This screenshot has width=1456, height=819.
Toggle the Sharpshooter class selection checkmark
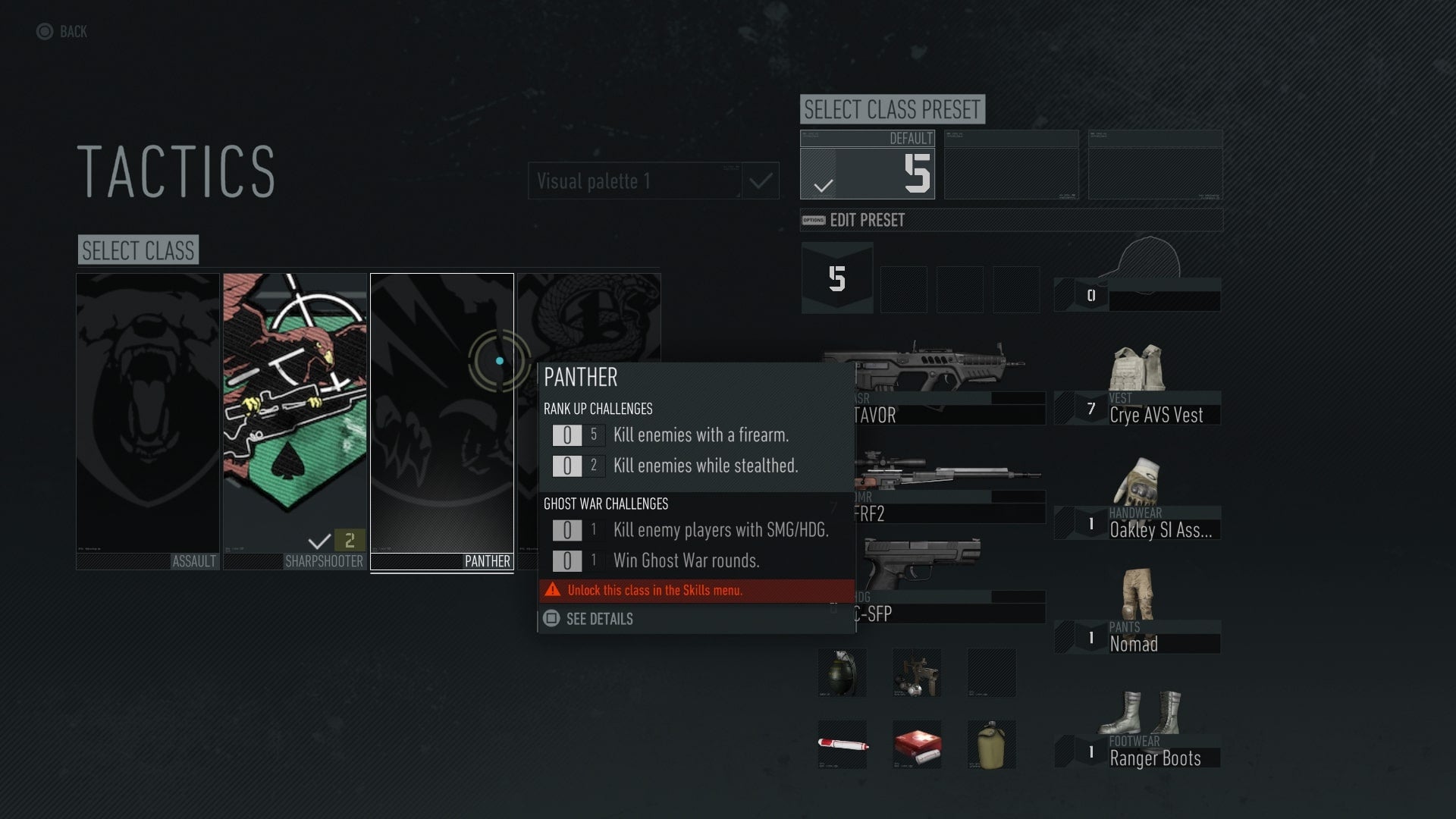point(318,542)
